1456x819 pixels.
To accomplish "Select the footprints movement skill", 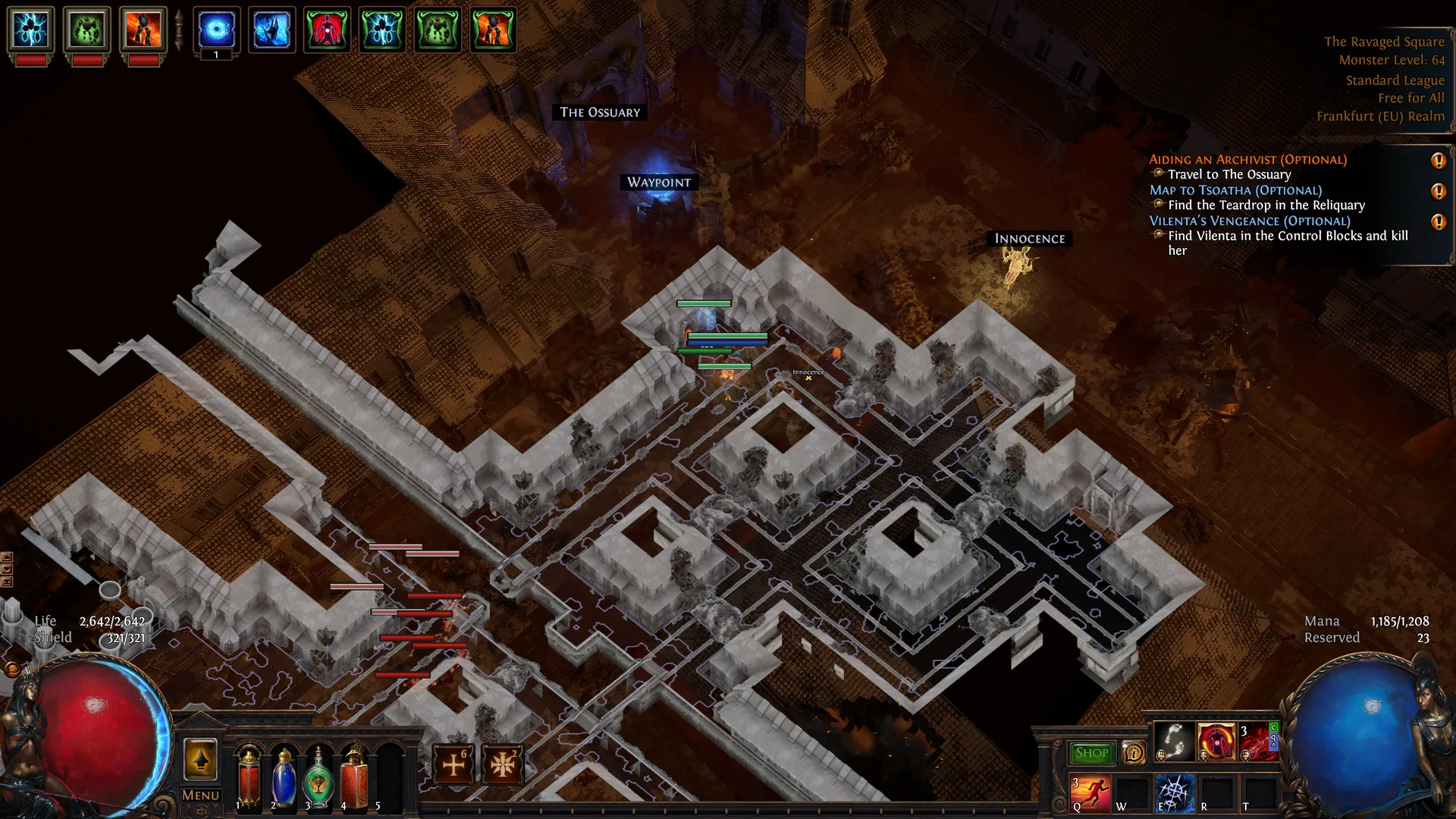I will (1174, 742).
